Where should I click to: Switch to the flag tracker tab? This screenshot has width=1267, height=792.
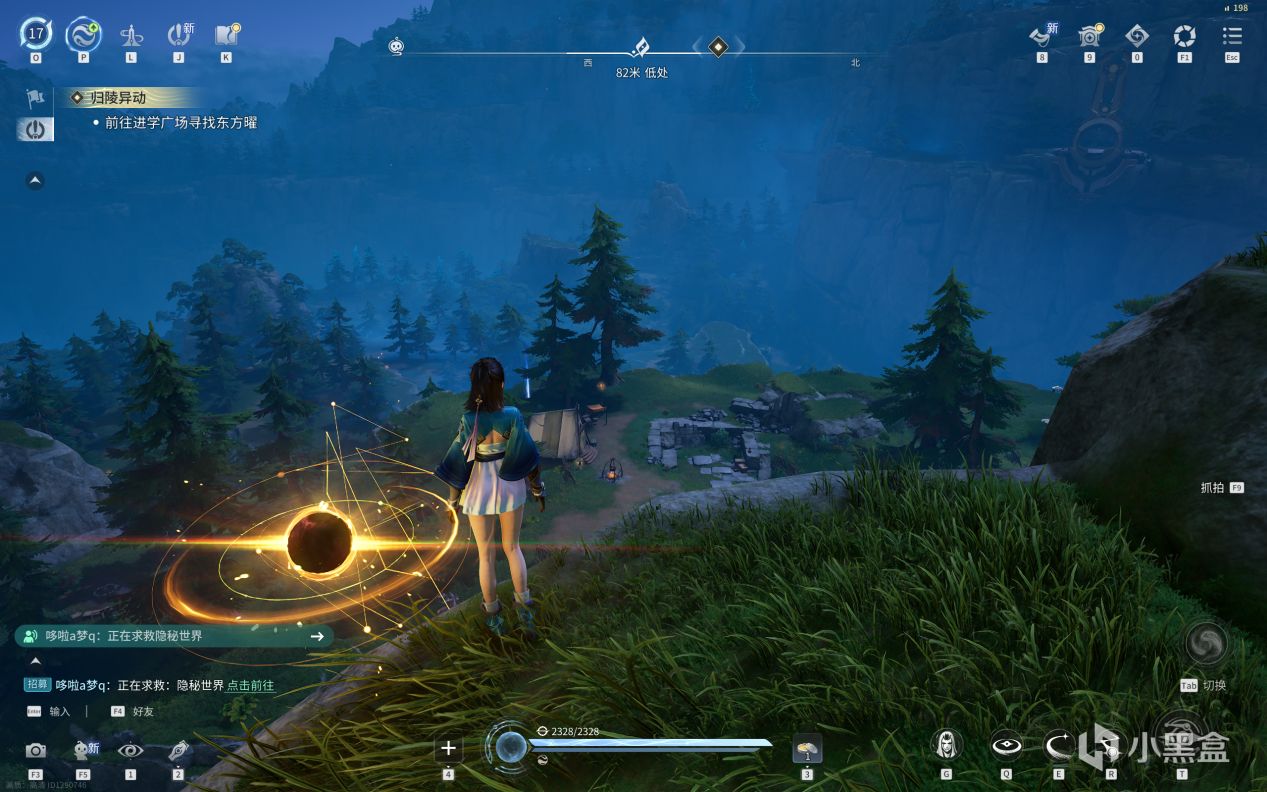point(35,98)
